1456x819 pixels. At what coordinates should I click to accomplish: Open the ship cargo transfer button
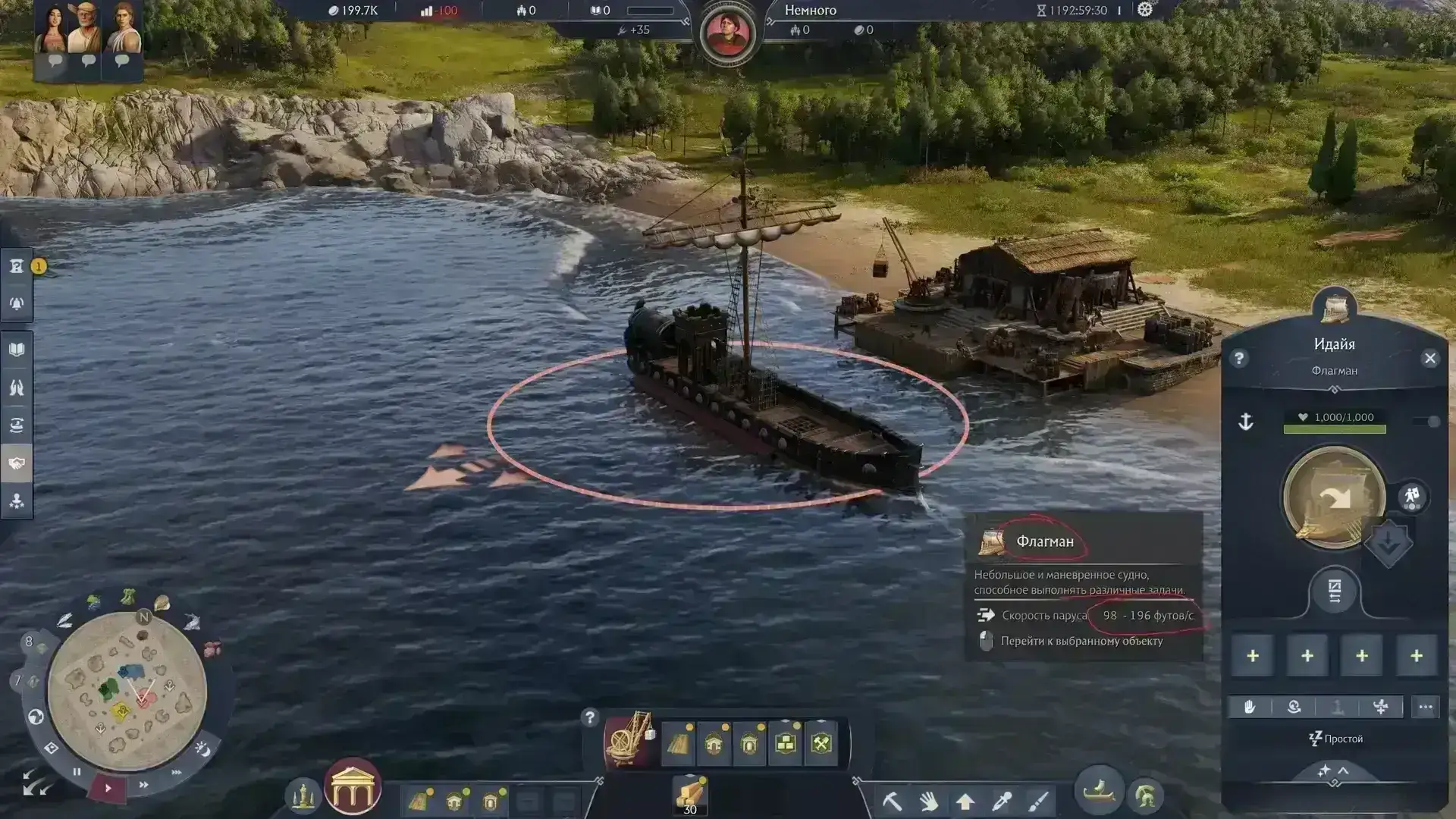tap(1335, 591)
